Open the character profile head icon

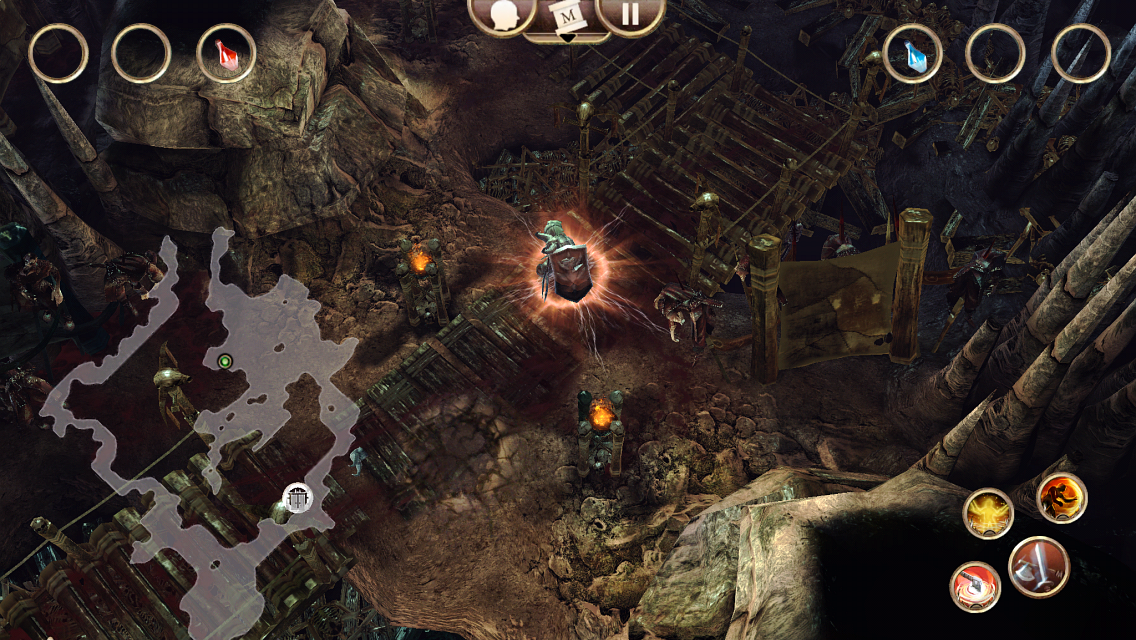503,14
